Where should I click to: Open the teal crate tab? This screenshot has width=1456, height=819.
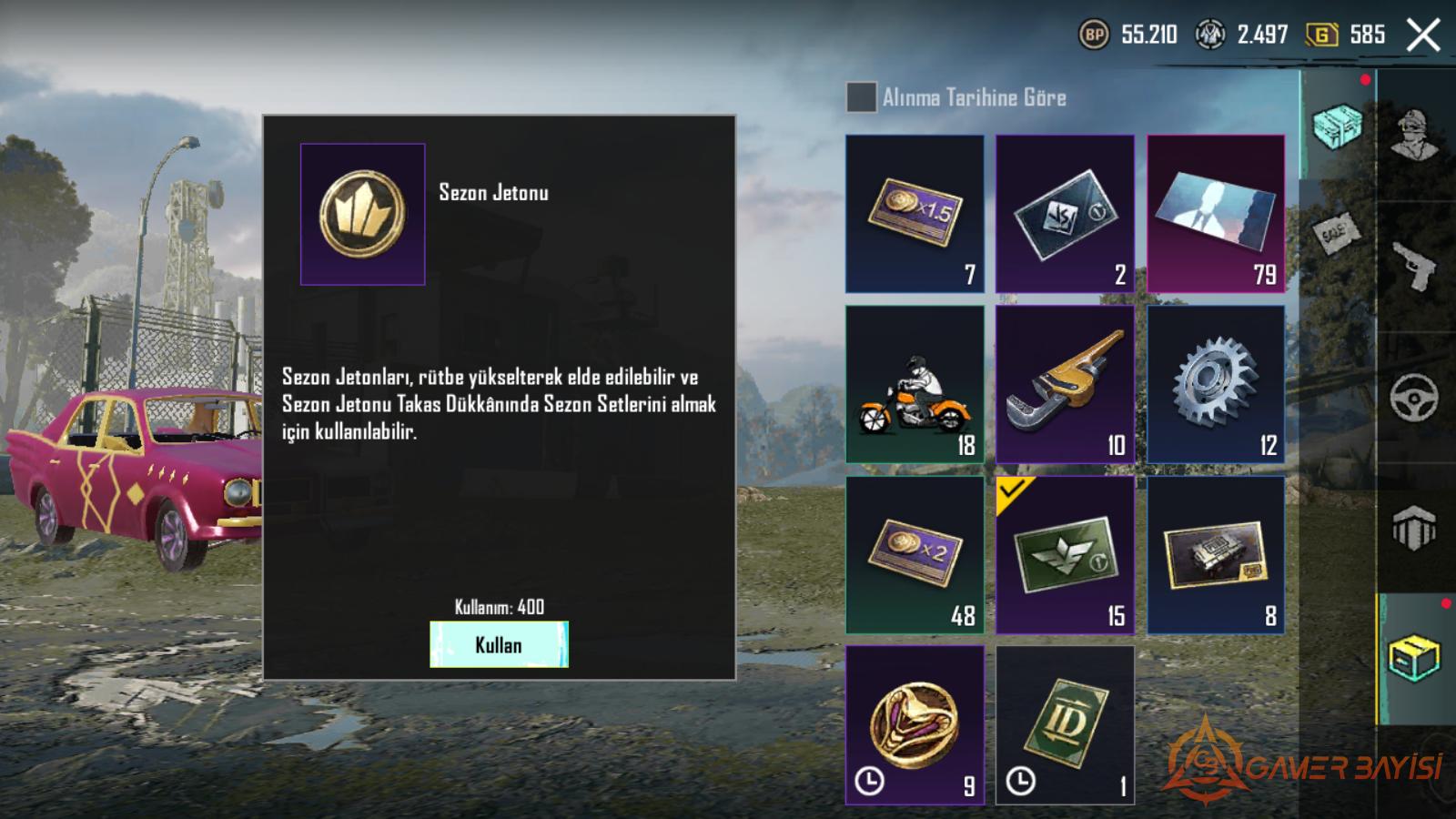1337,126
